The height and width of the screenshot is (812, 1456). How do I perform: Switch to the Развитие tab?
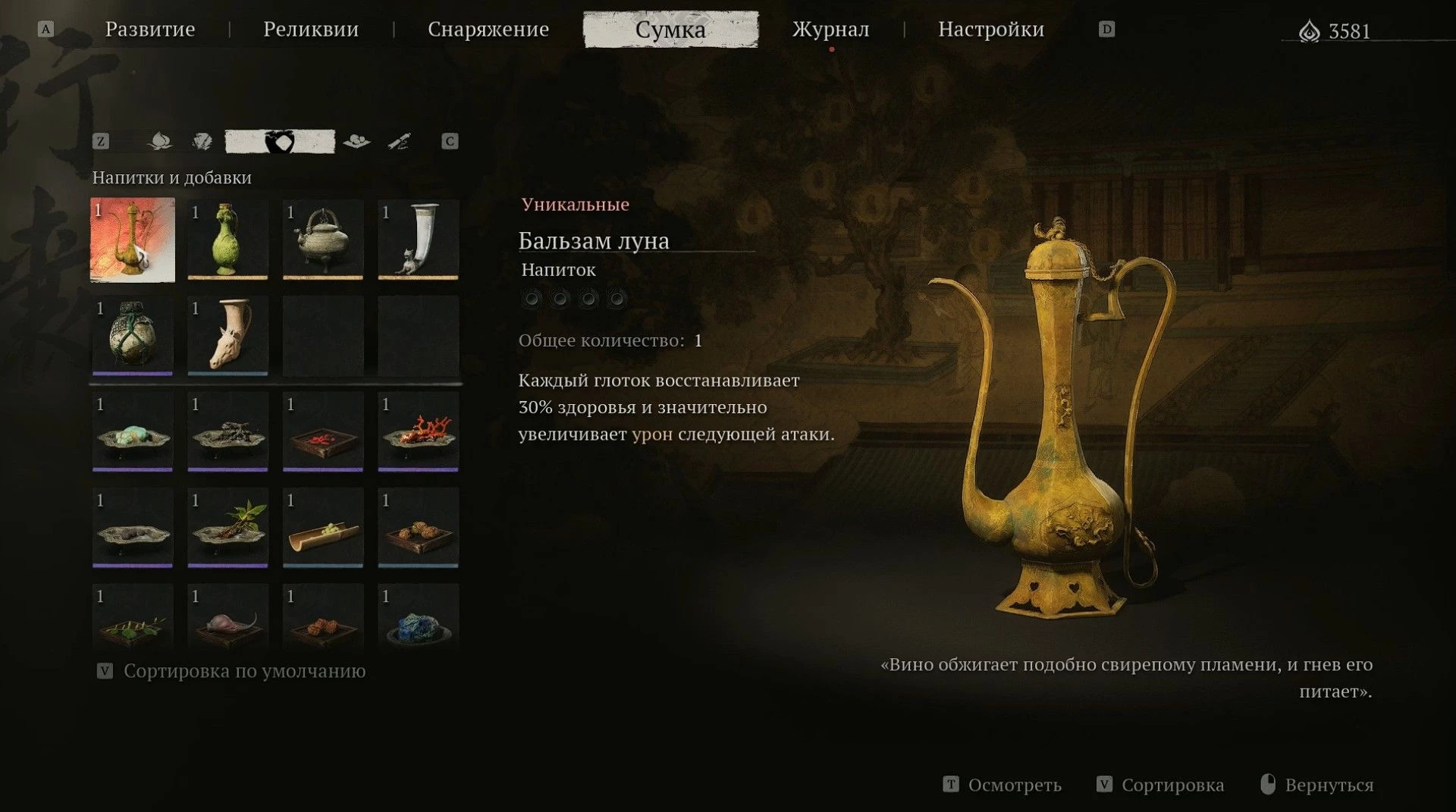[149, 30]
